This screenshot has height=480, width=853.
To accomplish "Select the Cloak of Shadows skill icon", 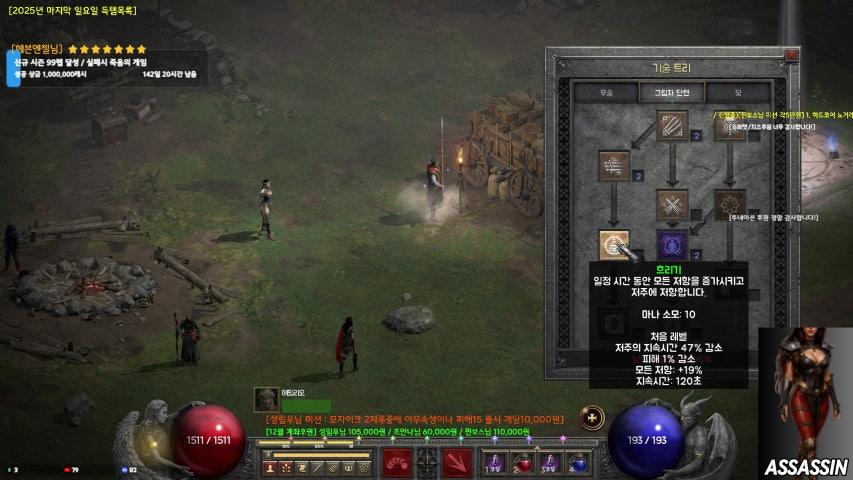I will click(730, 205).
